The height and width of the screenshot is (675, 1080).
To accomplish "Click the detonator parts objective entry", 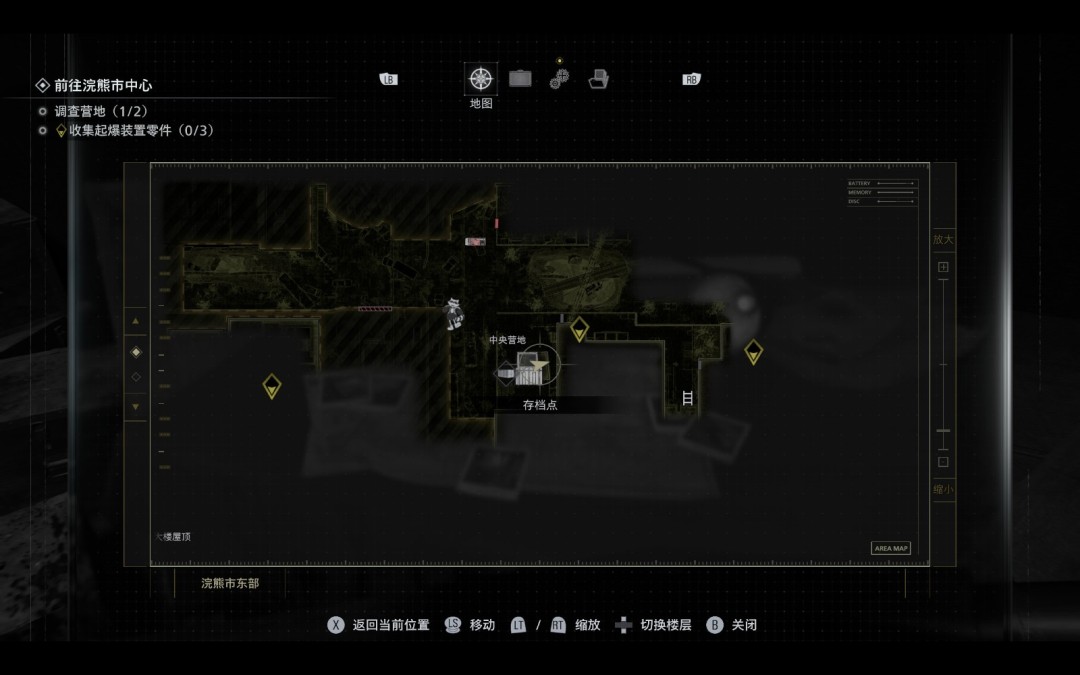I will (x=140, y=130).
